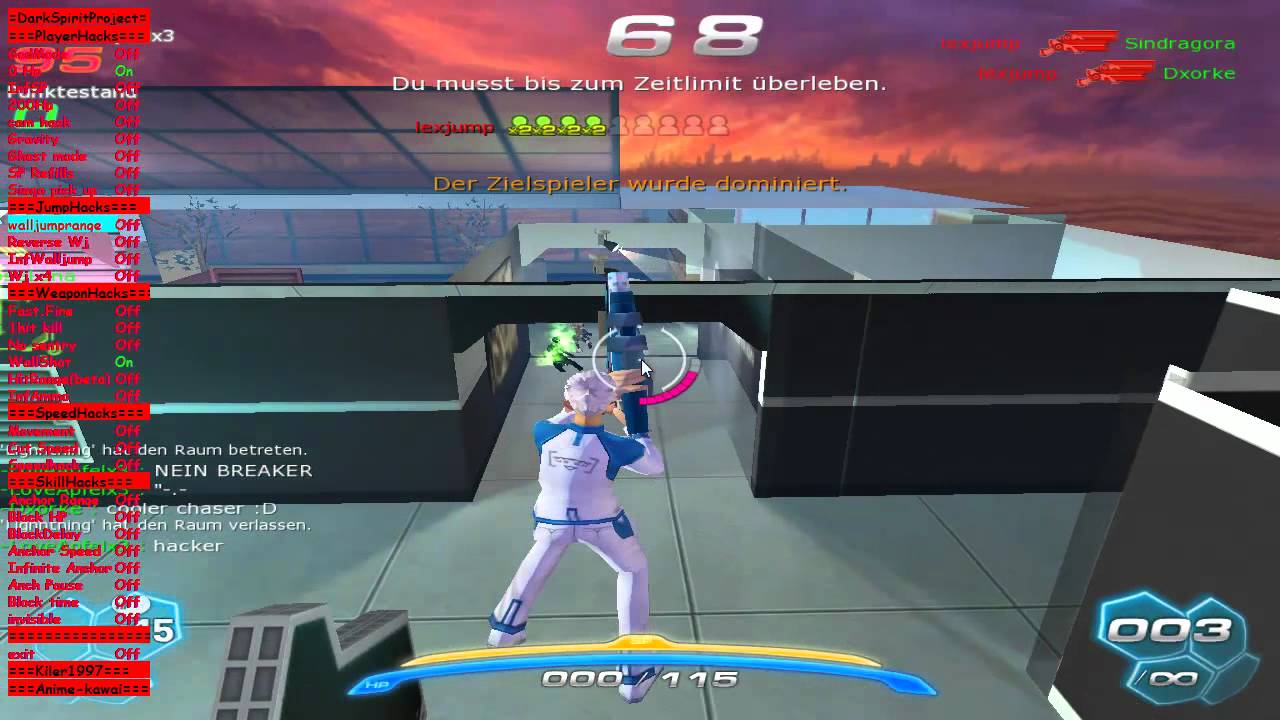This screenshot has height=720, width=1280.
Task: Enable the InfWalljump option
Action: coord(50,260)
